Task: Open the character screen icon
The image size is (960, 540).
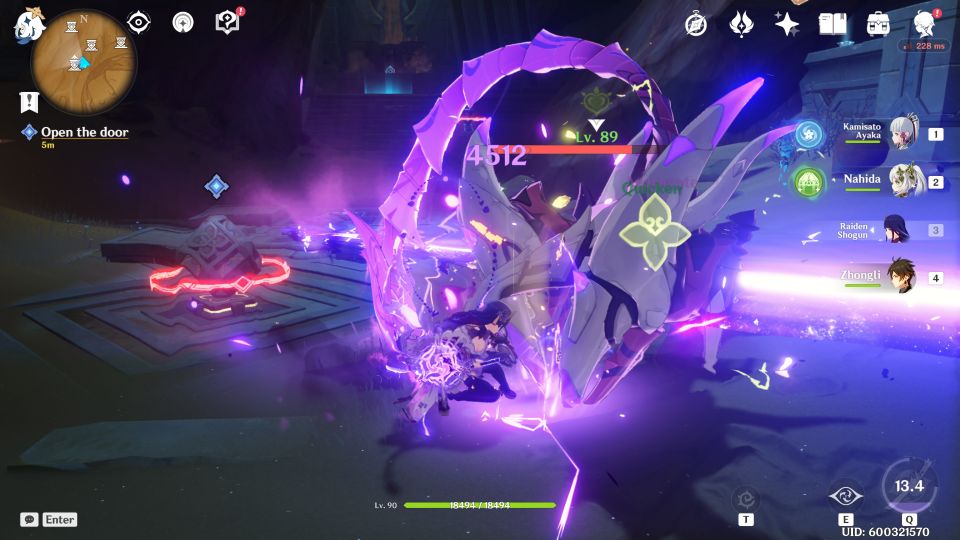Action: point(924,24)
